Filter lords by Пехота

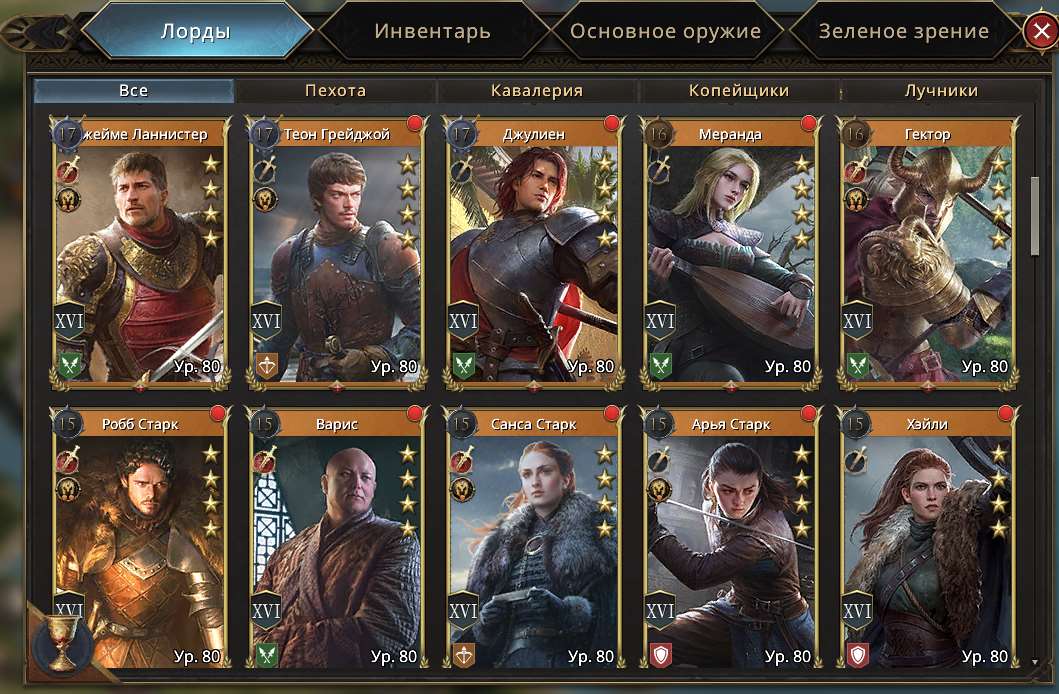pos(335,91)
